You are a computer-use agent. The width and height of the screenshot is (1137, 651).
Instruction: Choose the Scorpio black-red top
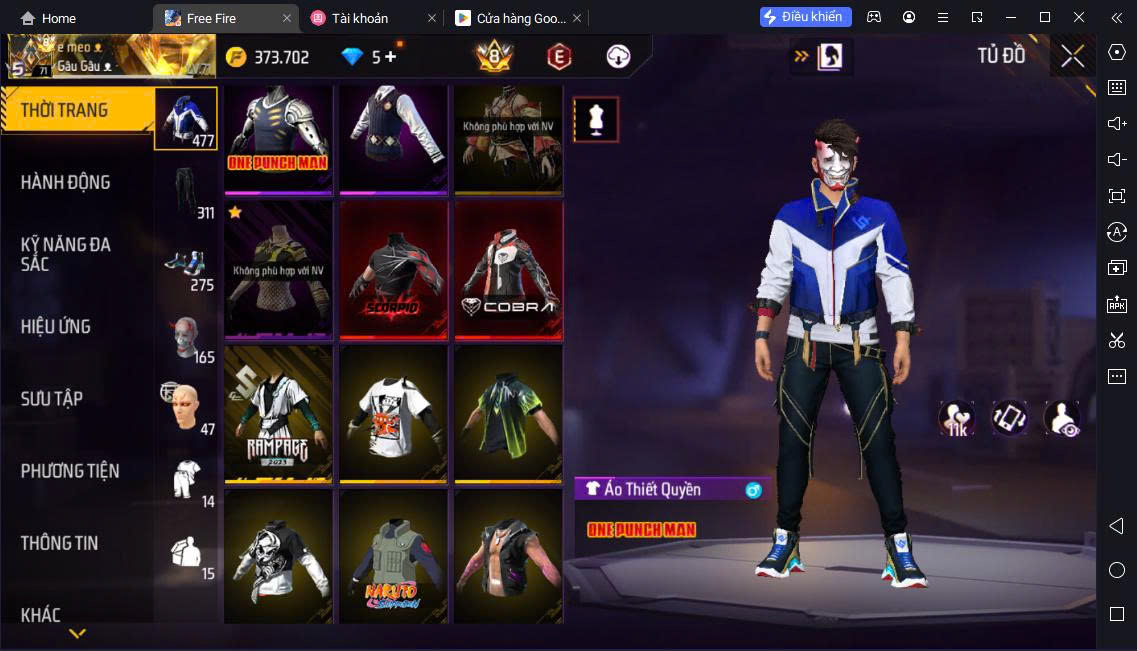[x=394, y=268]
